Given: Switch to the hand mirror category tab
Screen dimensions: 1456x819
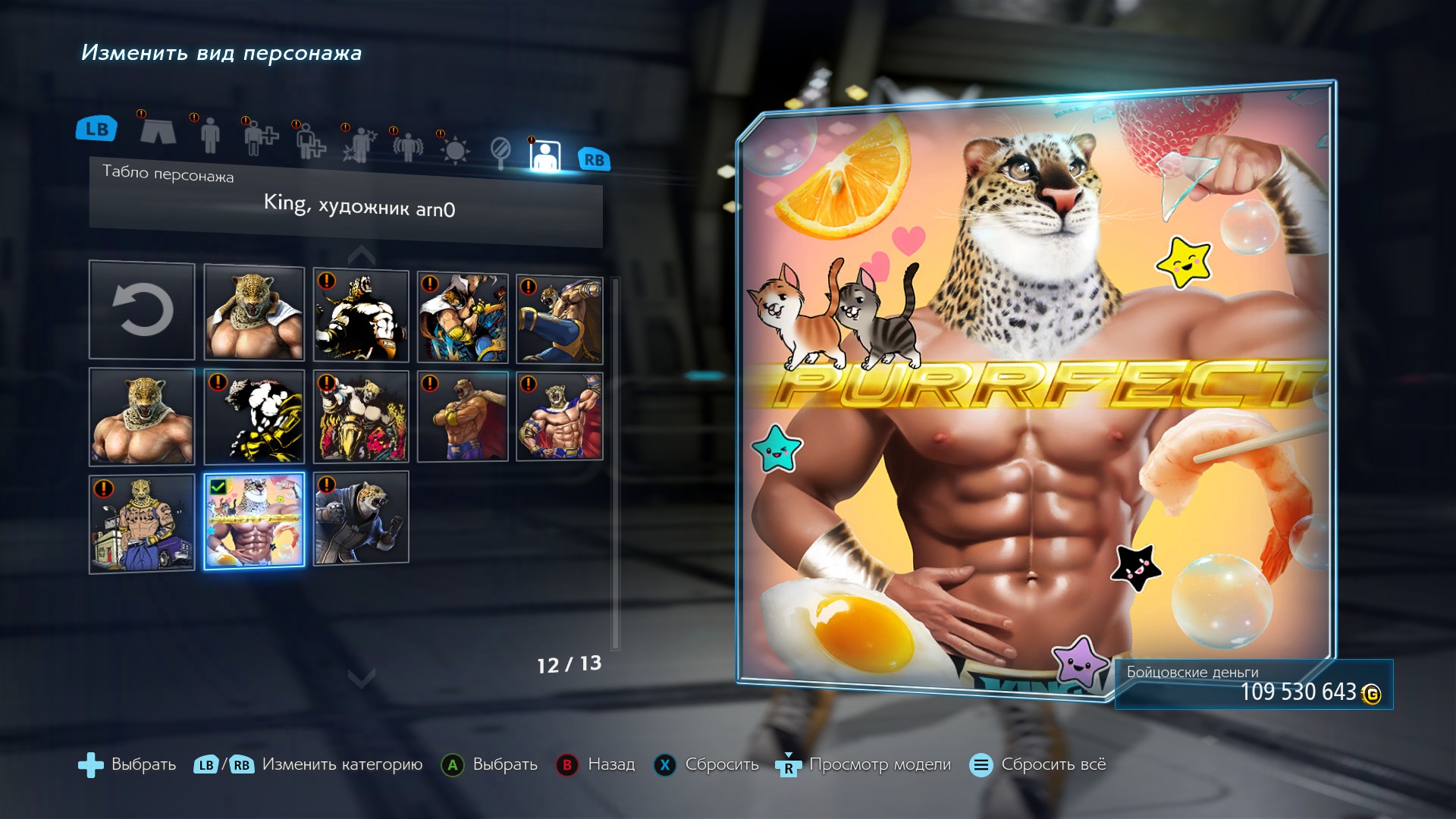Looking at the screenshot, I should pos(500,152).
